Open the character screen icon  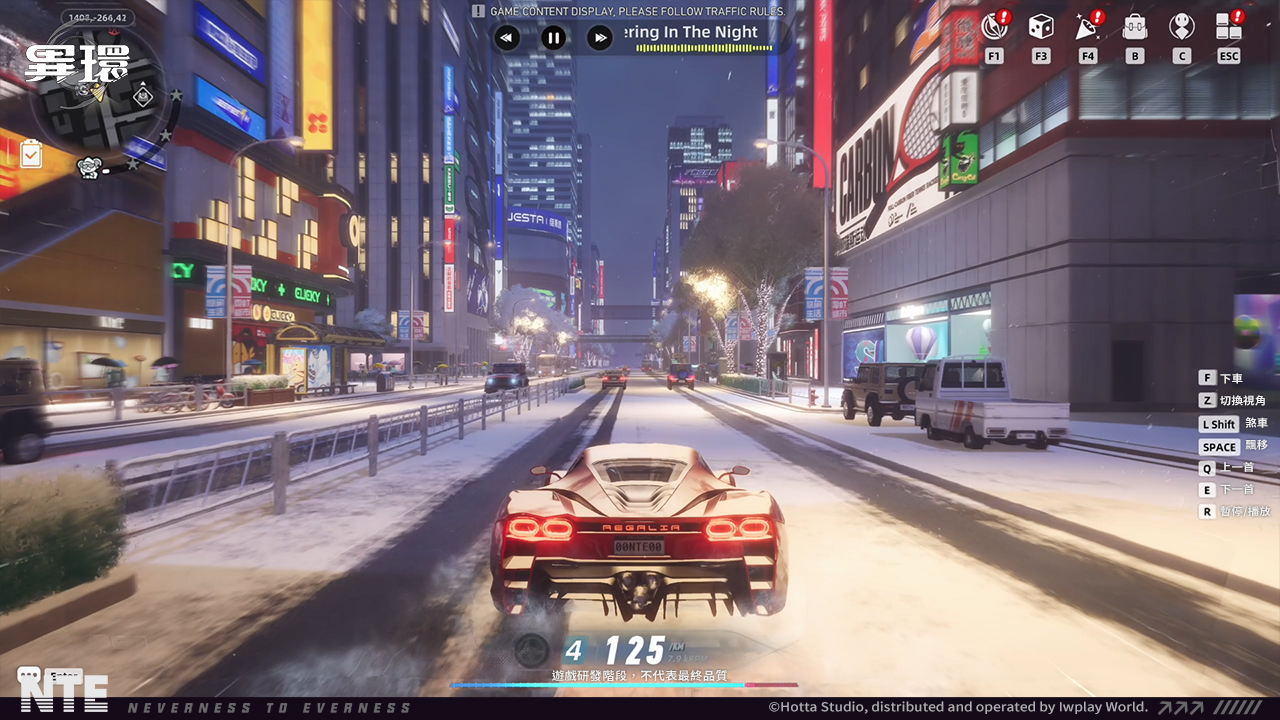point(1181,26)
